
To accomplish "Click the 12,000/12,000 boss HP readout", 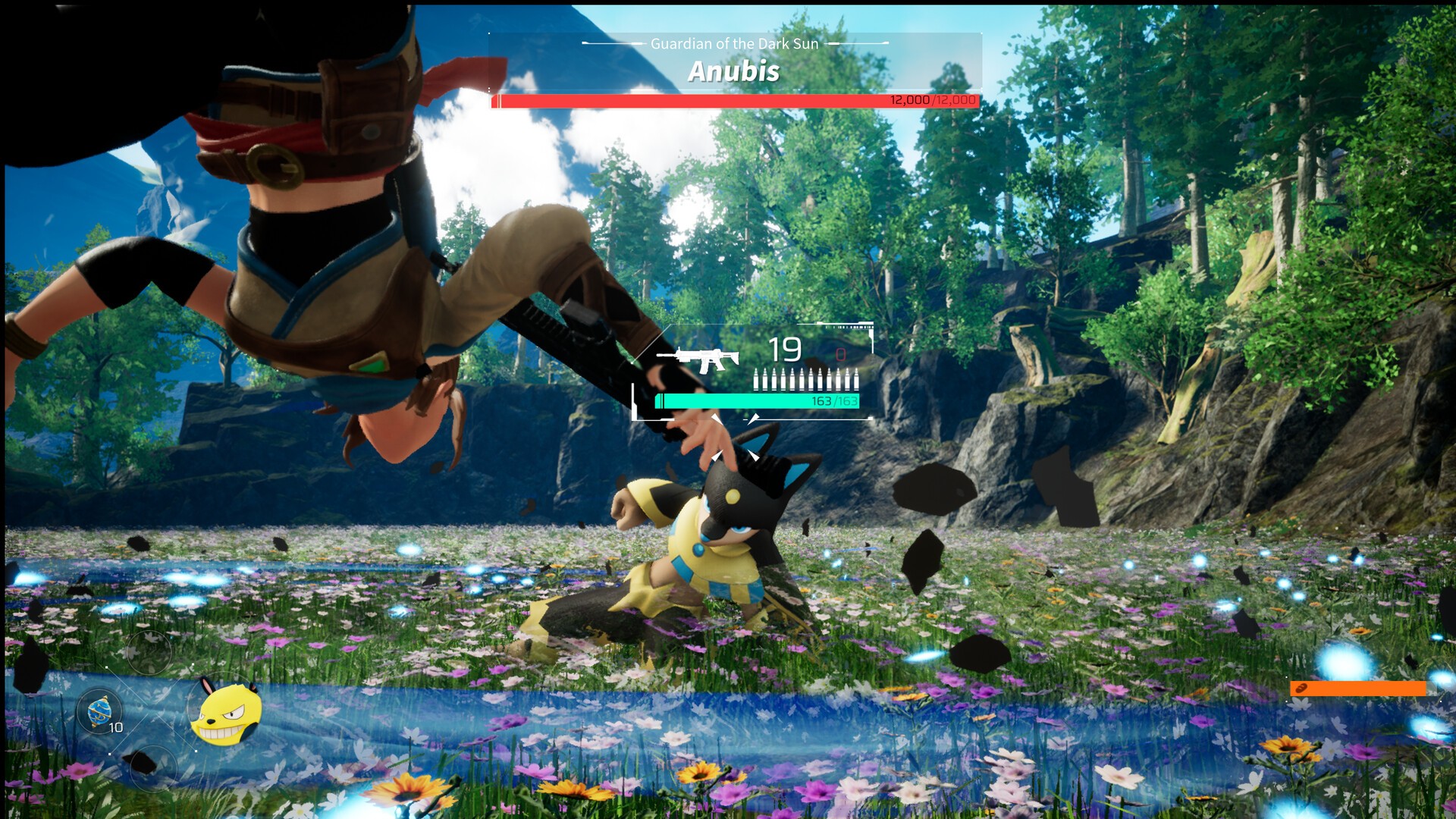I will pos(931,99).
